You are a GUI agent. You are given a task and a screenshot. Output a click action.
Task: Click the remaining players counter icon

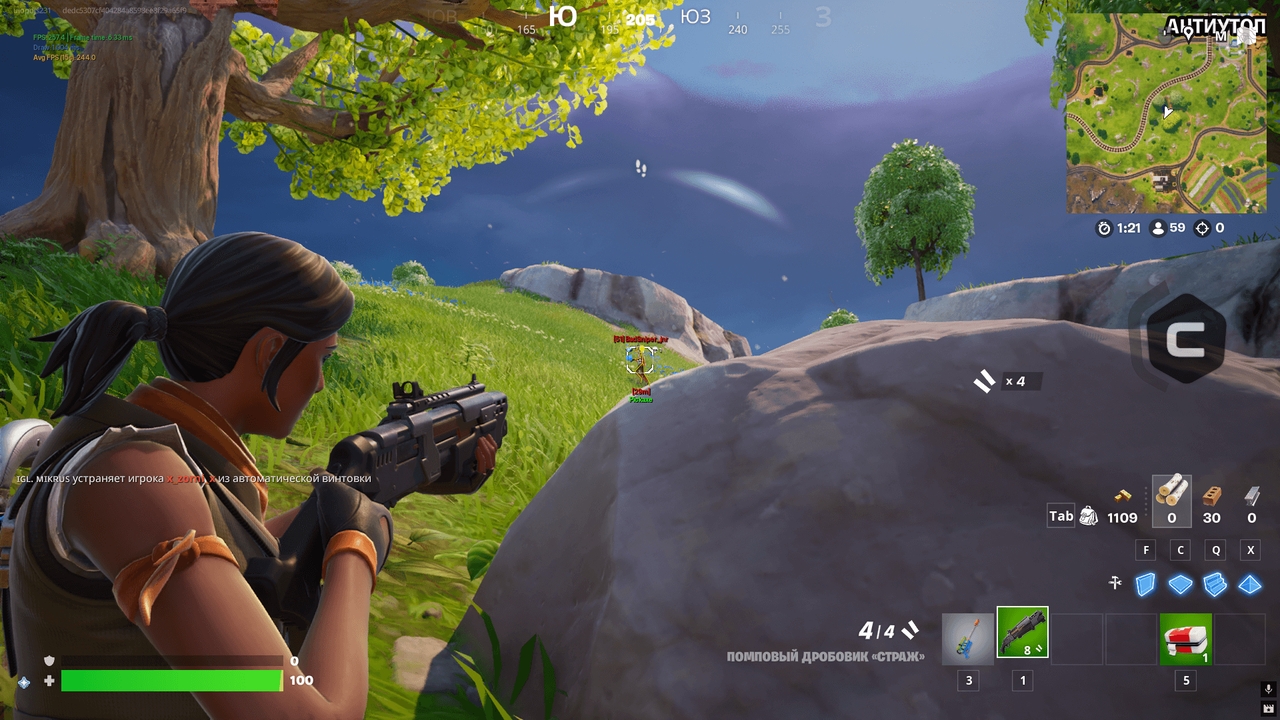(x=1158, y=228)
